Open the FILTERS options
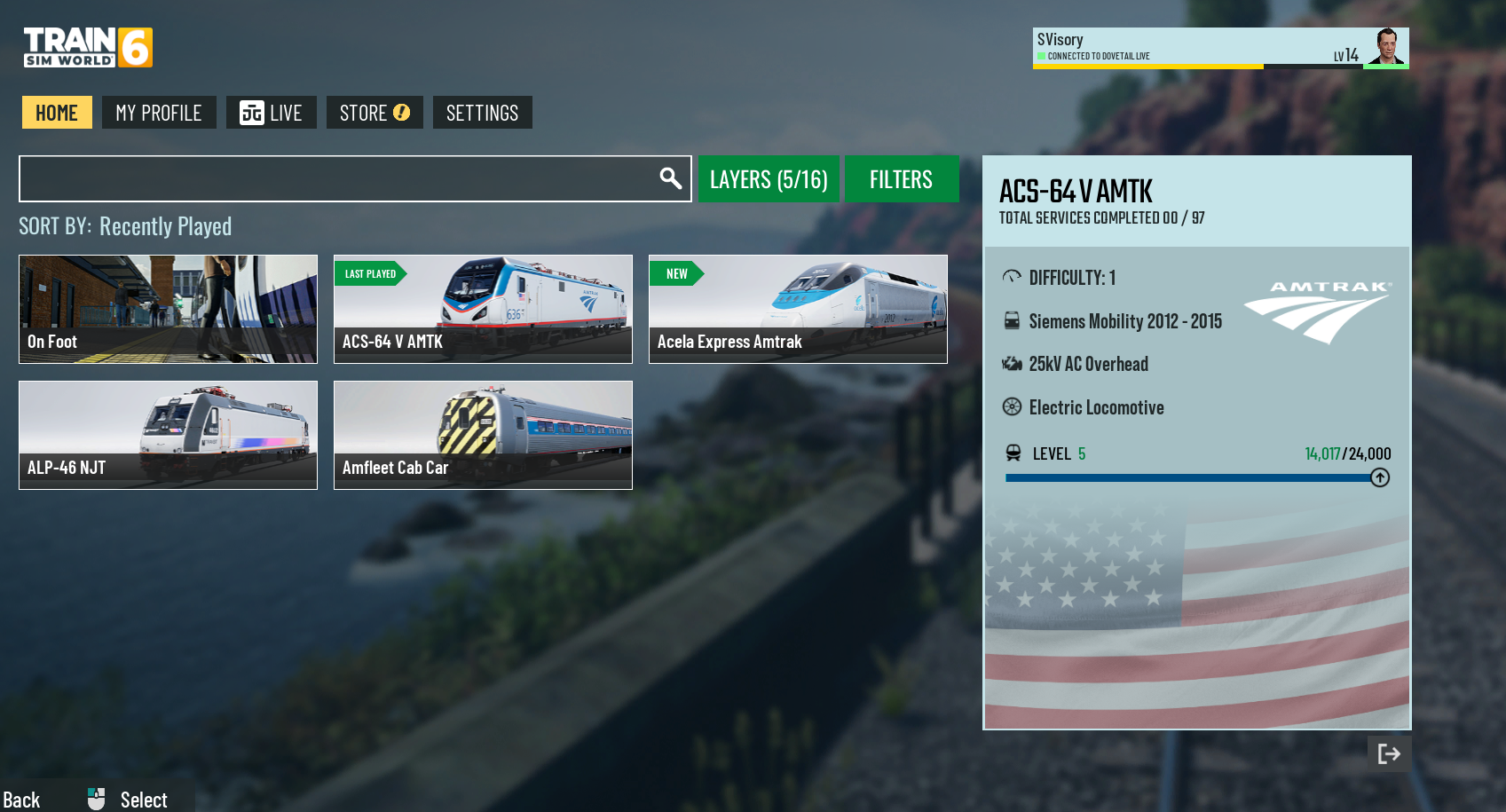This screenshot has height=812, width=1506. point(901,179)
